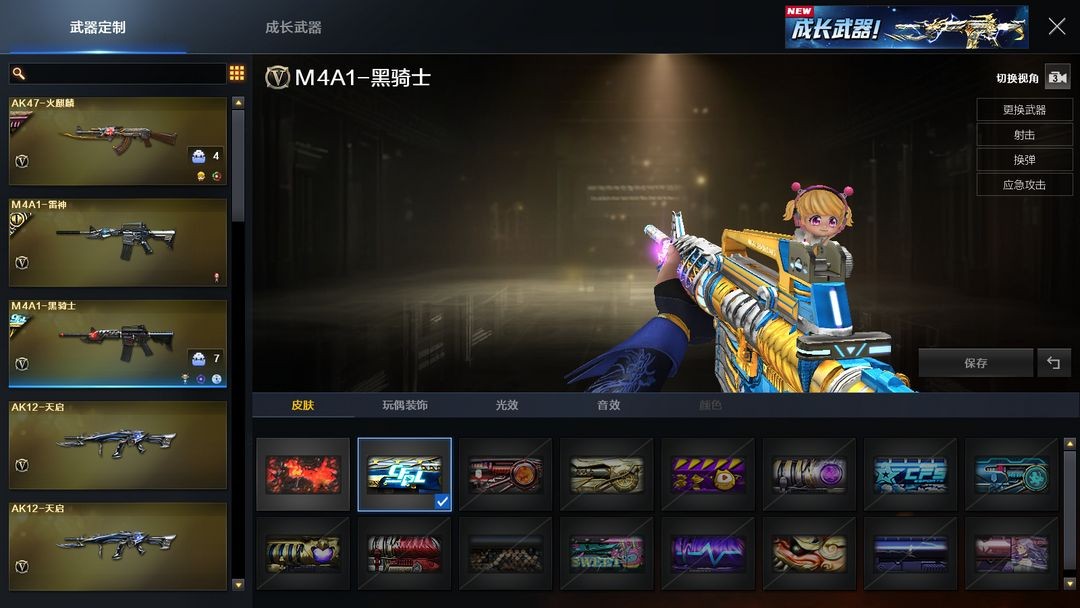Toggle the orange grid view icon
The image size is (1080, 608).
[x=237, y=73]
